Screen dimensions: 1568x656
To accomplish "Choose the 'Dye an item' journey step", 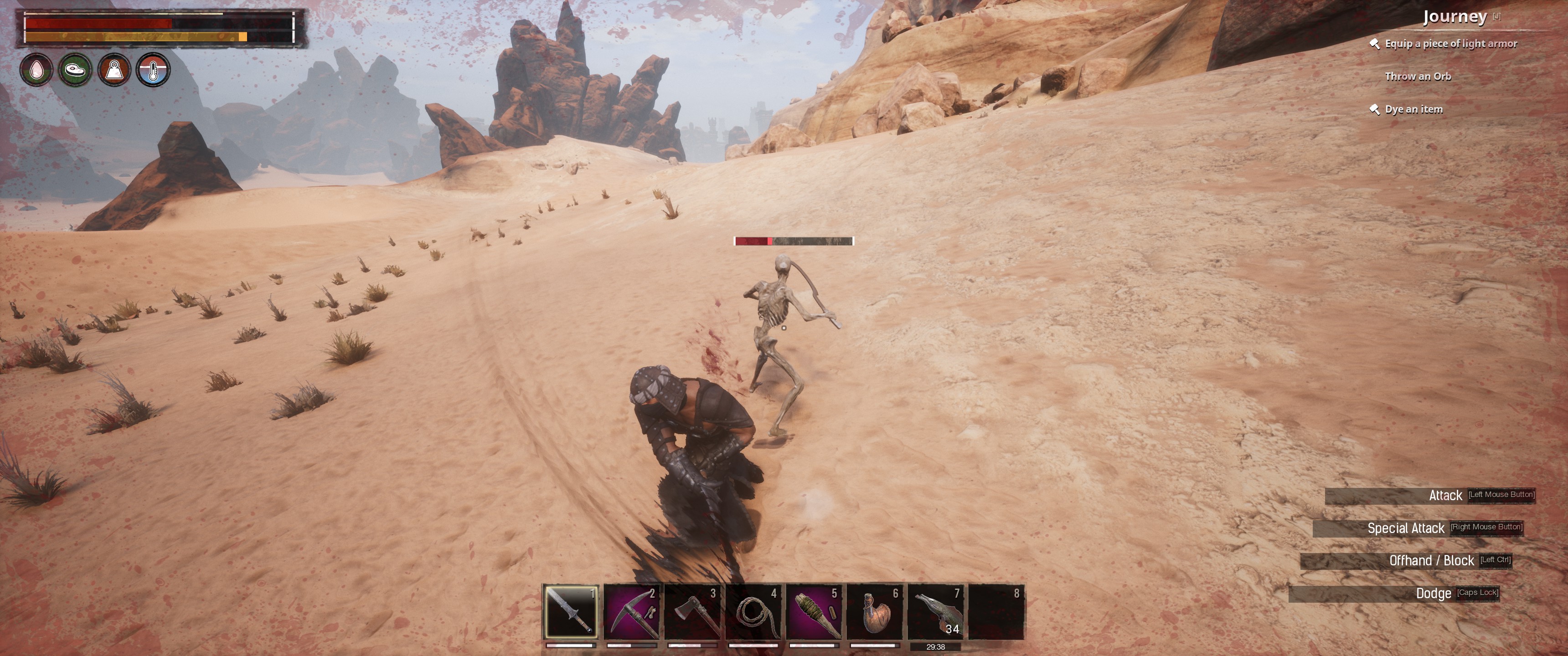I will (x=1413, y=109).
